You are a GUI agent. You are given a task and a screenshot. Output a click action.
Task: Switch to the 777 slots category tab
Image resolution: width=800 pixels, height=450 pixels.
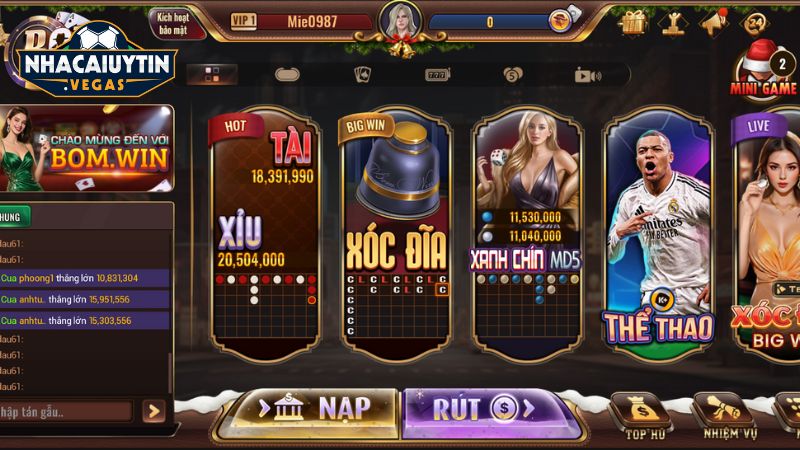(437, 74)
